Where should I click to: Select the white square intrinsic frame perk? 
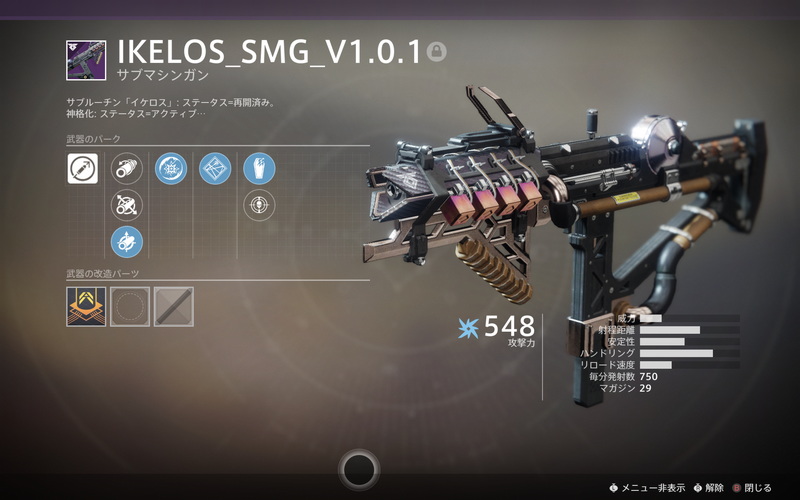(x=82, y=169)
